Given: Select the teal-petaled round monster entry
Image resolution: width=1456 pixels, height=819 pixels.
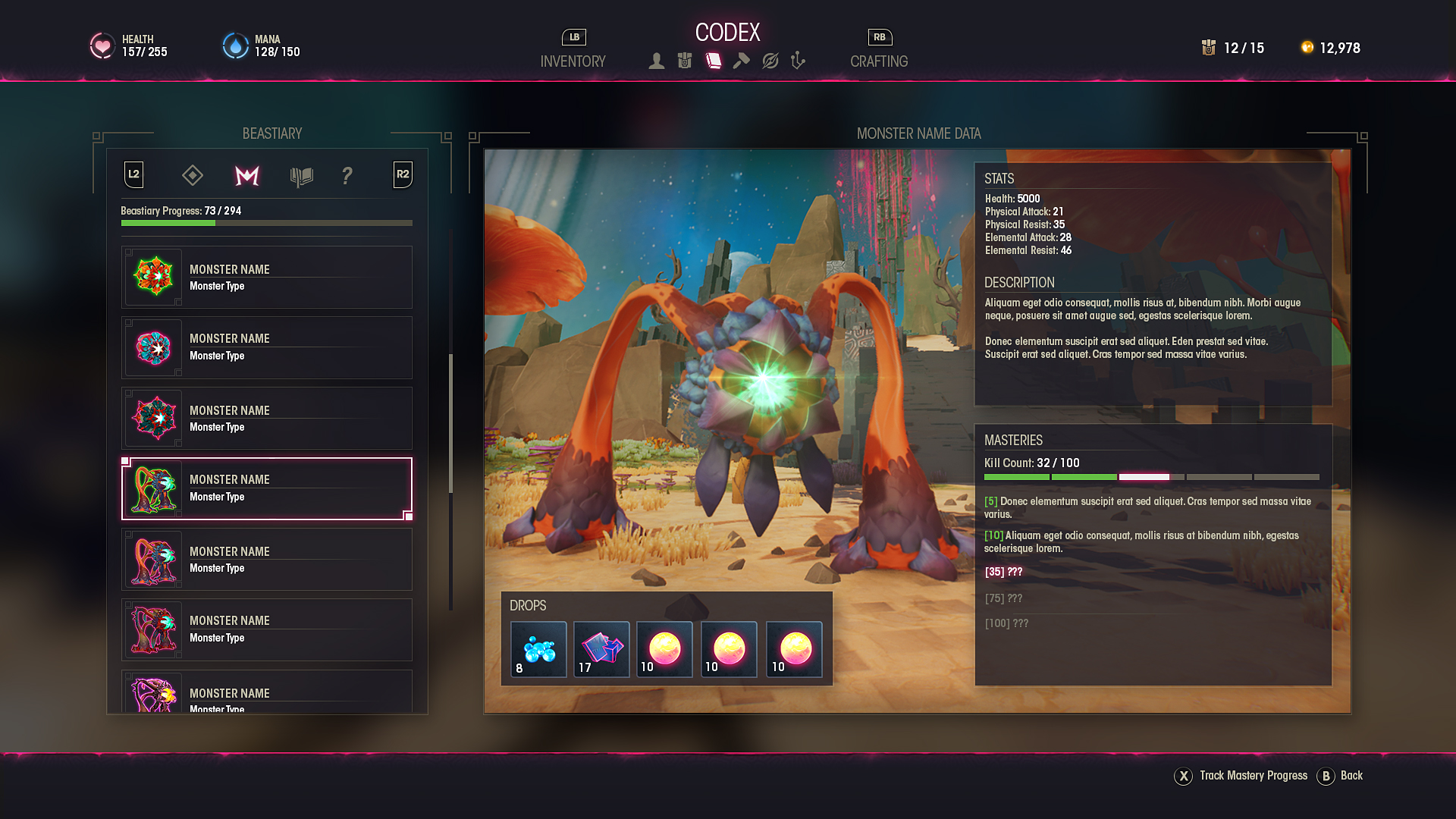Looking at the screenshot, I should pyautogui.click(x=266, y=347).
